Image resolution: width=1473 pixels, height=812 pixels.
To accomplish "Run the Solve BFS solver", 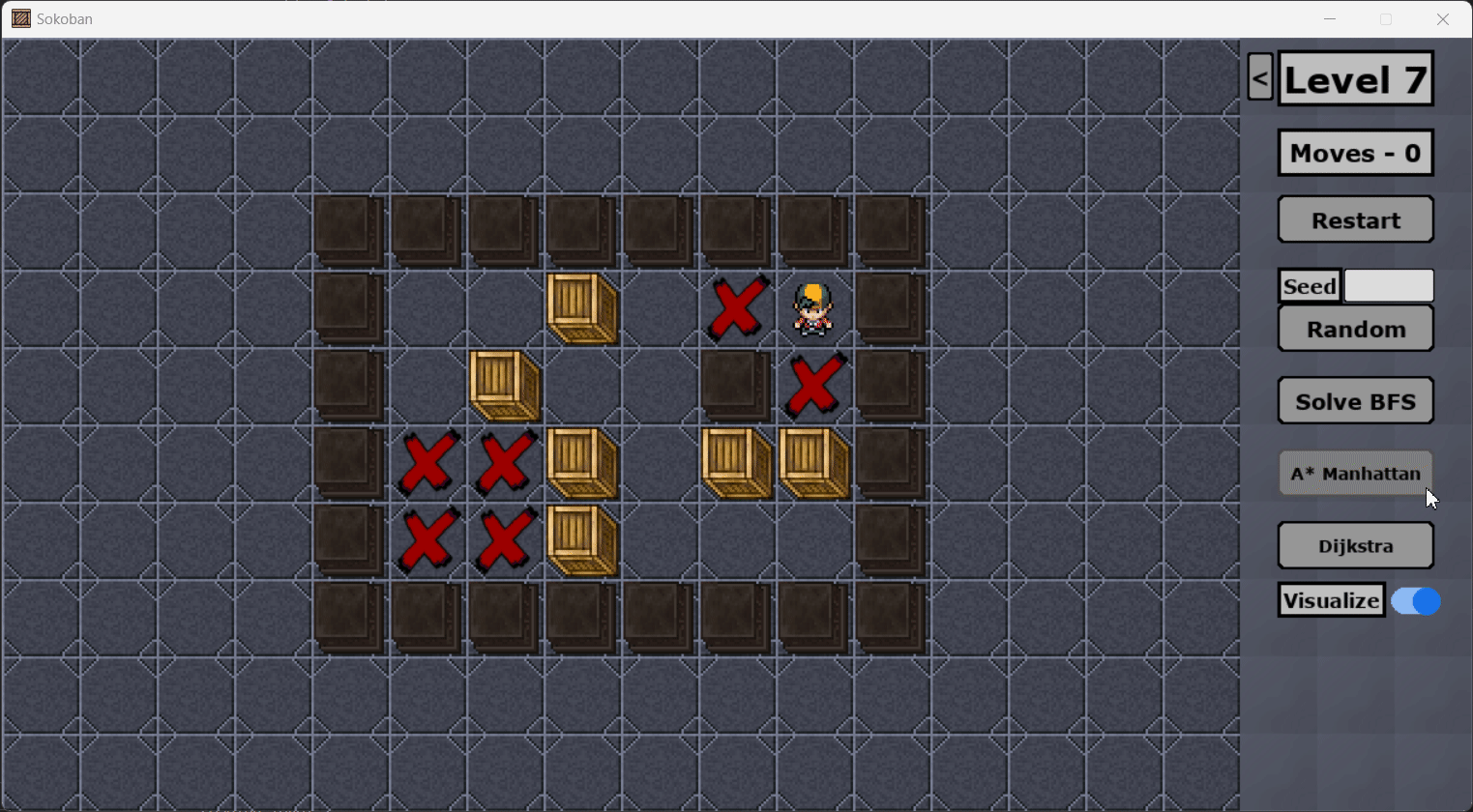I will click(x=1354, y=400).
